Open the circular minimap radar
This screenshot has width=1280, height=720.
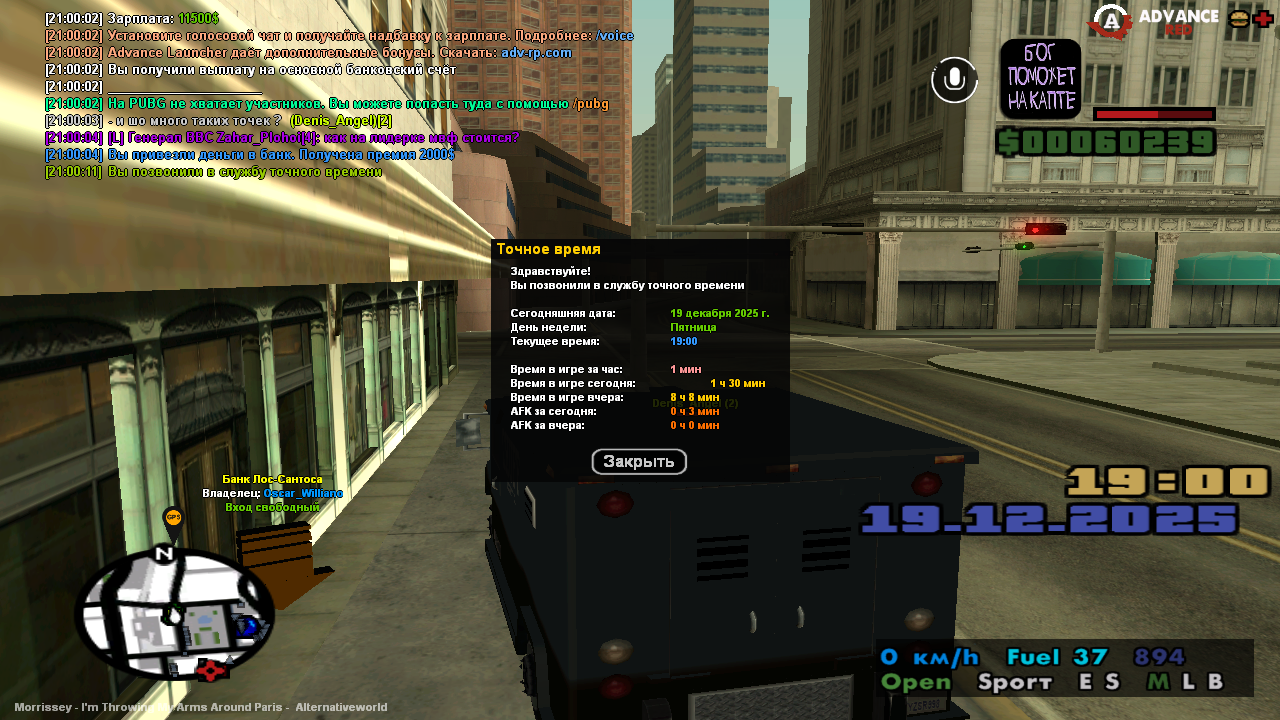[174, 614]
